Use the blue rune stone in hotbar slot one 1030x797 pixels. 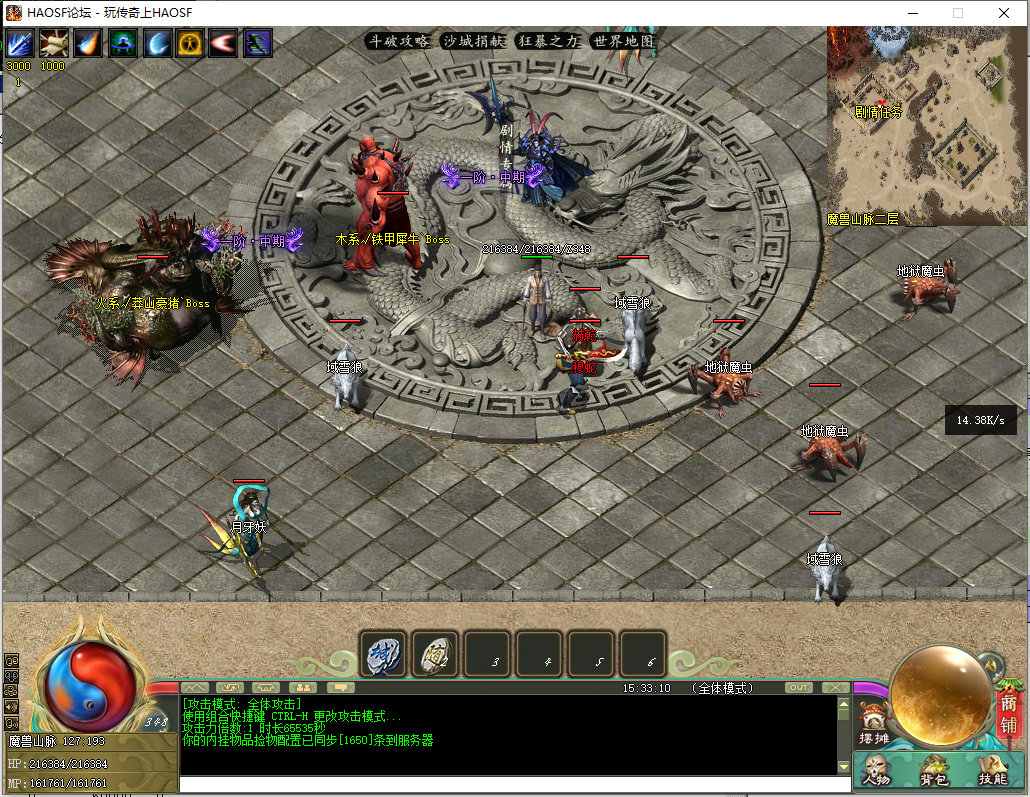pos(384,654)
